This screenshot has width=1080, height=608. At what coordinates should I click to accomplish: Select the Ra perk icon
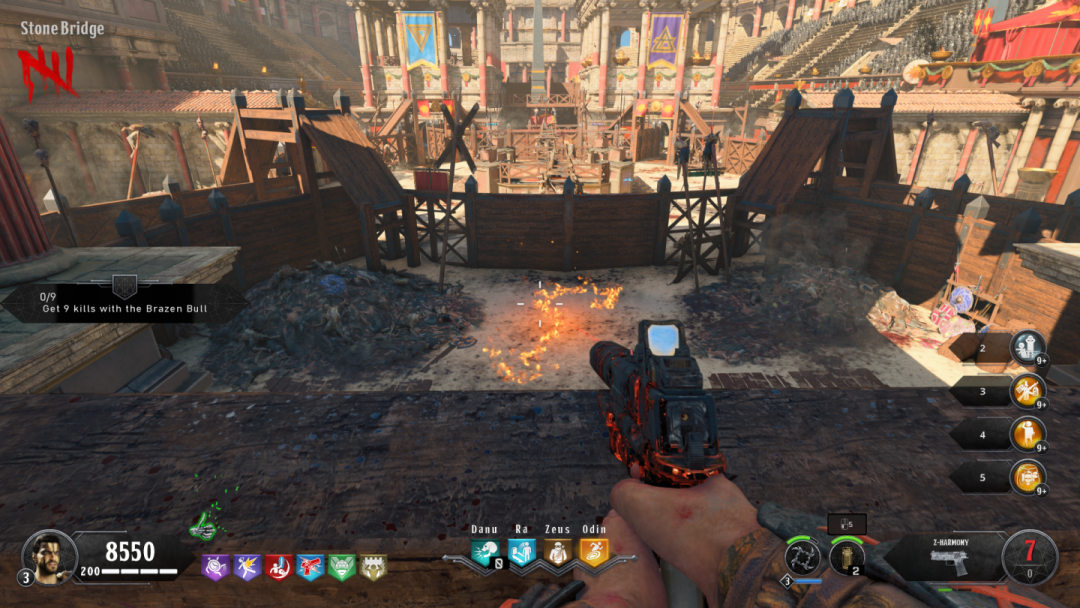pyautogui.click(x=521, y=552)
